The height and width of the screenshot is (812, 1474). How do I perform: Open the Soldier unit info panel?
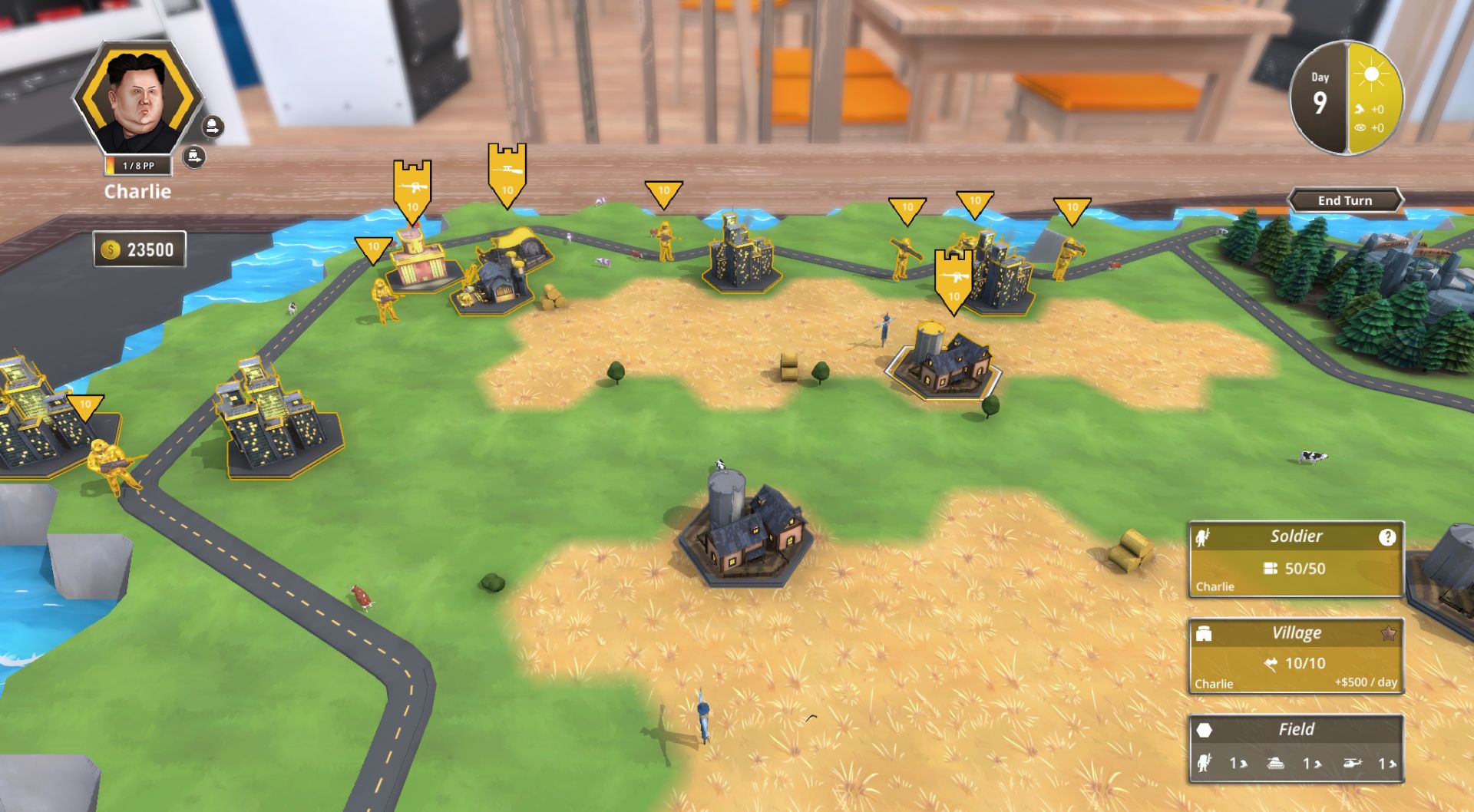click(1296, 559)
